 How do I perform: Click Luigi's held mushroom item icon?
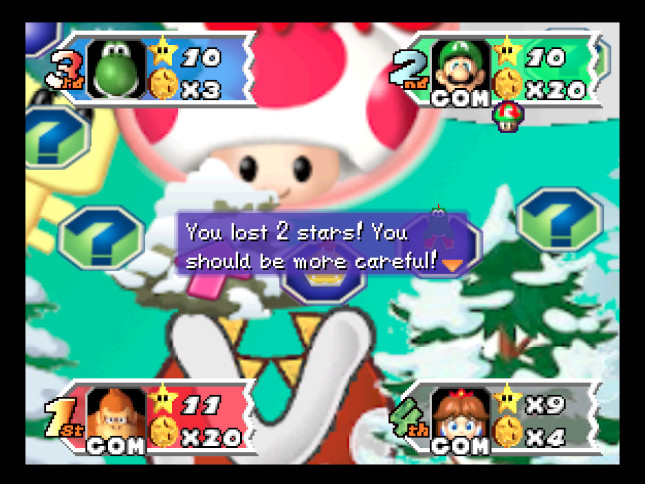click(507, 117)
